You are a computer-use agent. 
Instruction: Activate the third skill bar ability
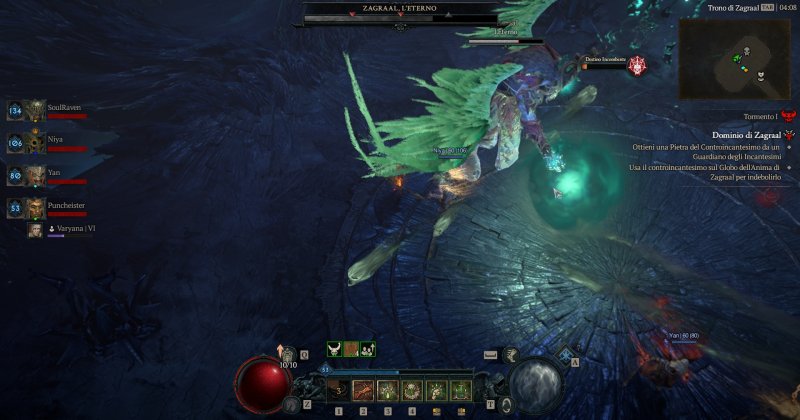point(387,390)
